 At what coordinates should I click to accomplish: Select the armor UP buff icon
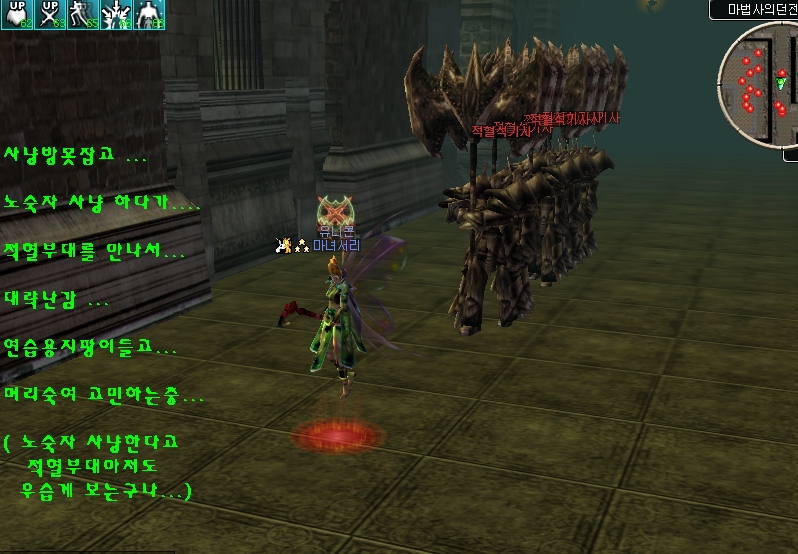(x=17, y=15)
